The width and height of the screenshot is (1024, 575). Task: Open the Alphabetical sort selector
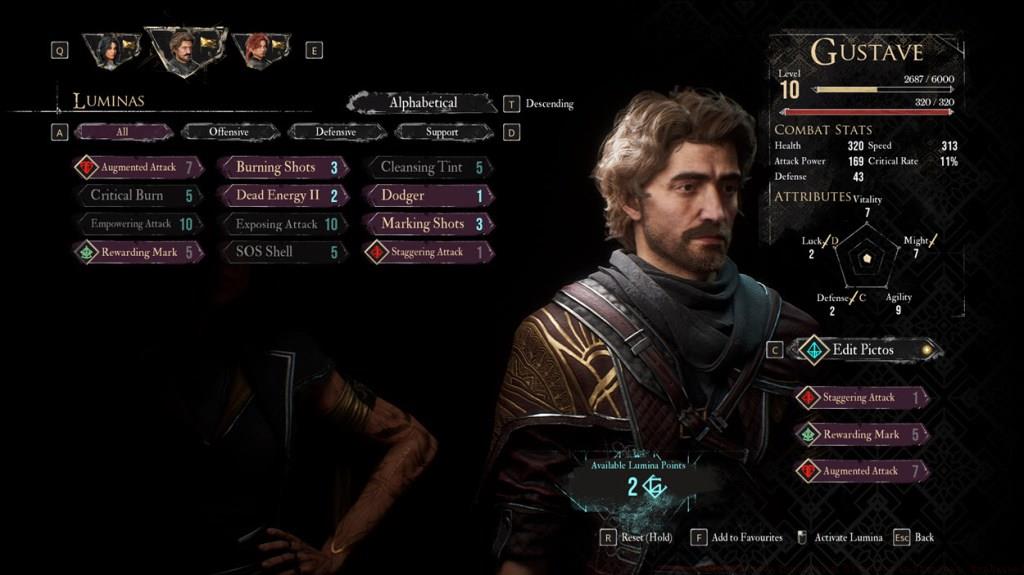pos(423,103)
